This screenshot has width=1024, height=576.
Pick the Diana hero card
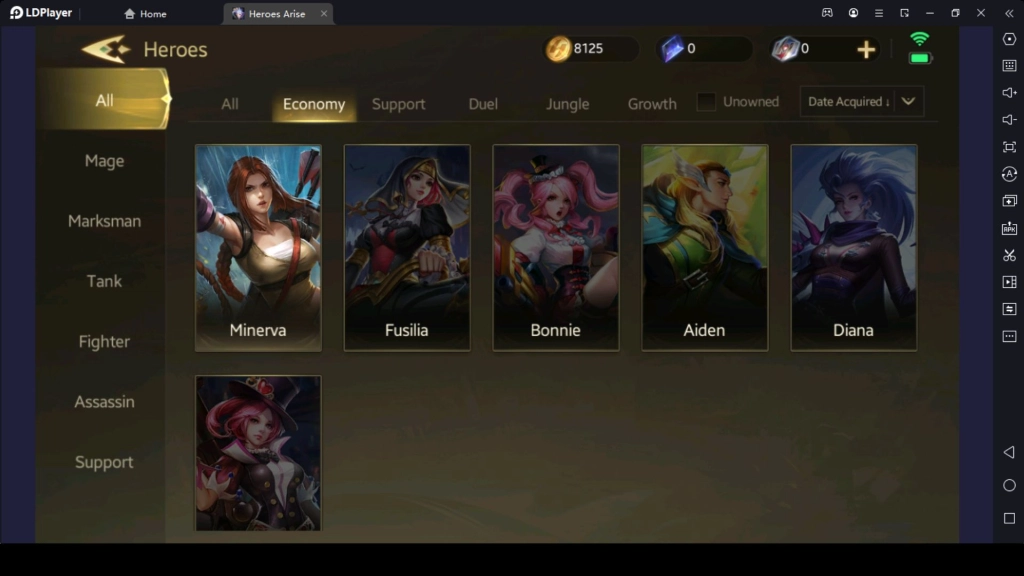(x=853, y=248)
